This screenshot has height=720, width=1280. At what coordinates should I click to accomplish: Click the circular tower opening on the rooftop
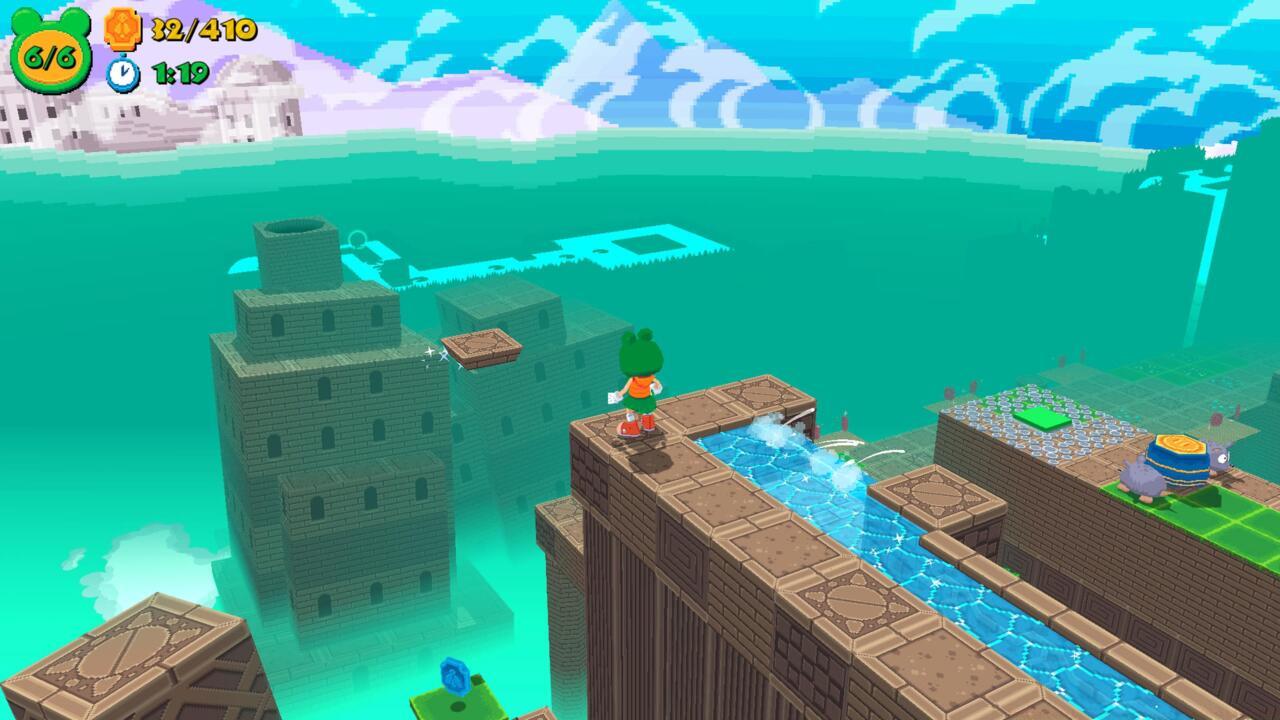point(295,228)
